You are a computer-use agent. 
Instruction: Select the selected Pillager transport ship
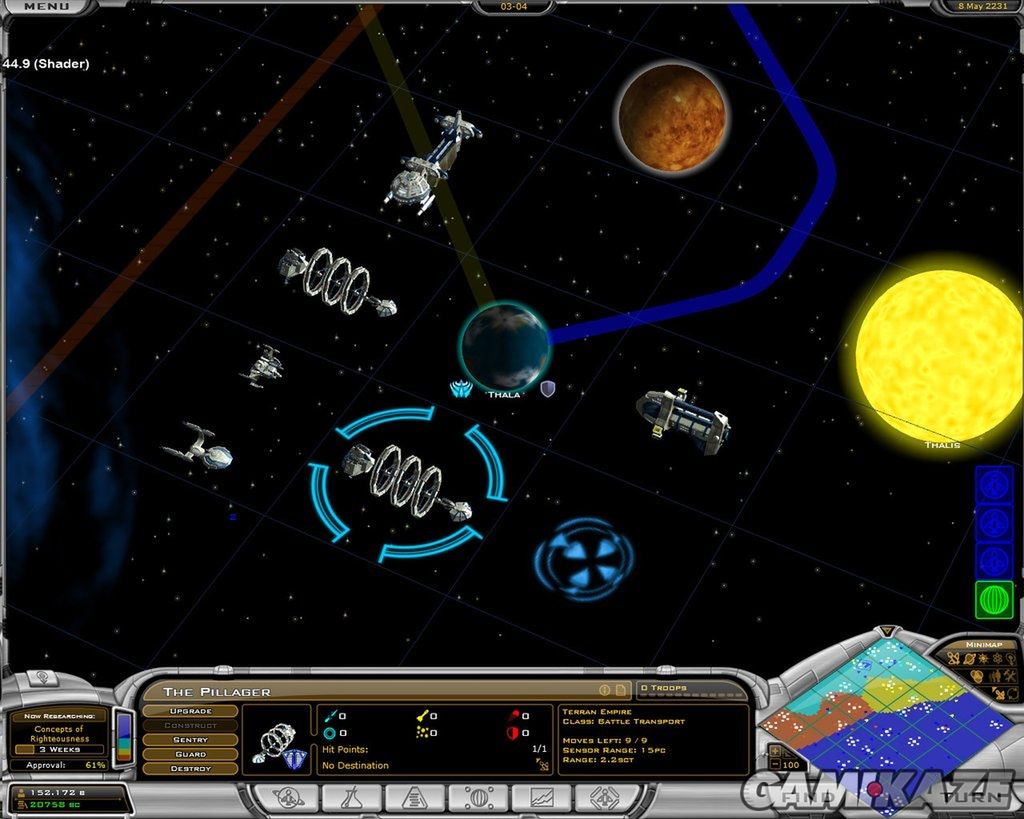(x=405, y=482)
